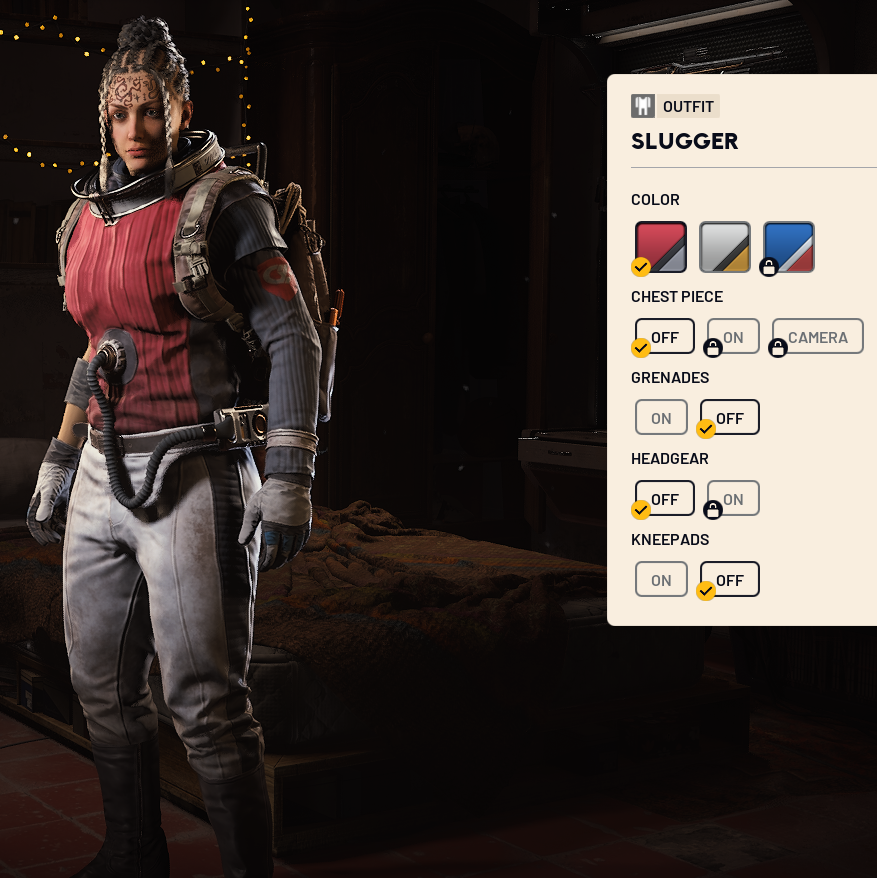The height and width of the screenshot is (878, 877).
Task: Choose the Camera chest piece option
Action: pyautogui.click(x=818, y=337)
